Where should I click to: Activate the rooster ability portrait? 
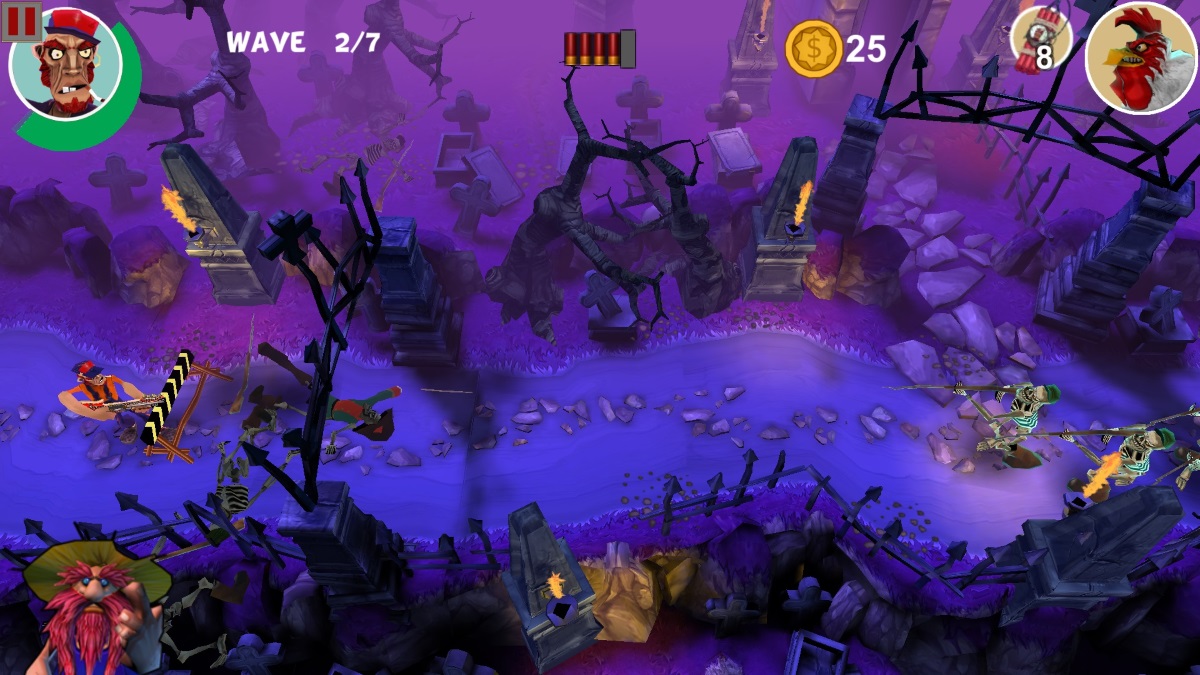pyautogui.click(x=1140, y=57)
